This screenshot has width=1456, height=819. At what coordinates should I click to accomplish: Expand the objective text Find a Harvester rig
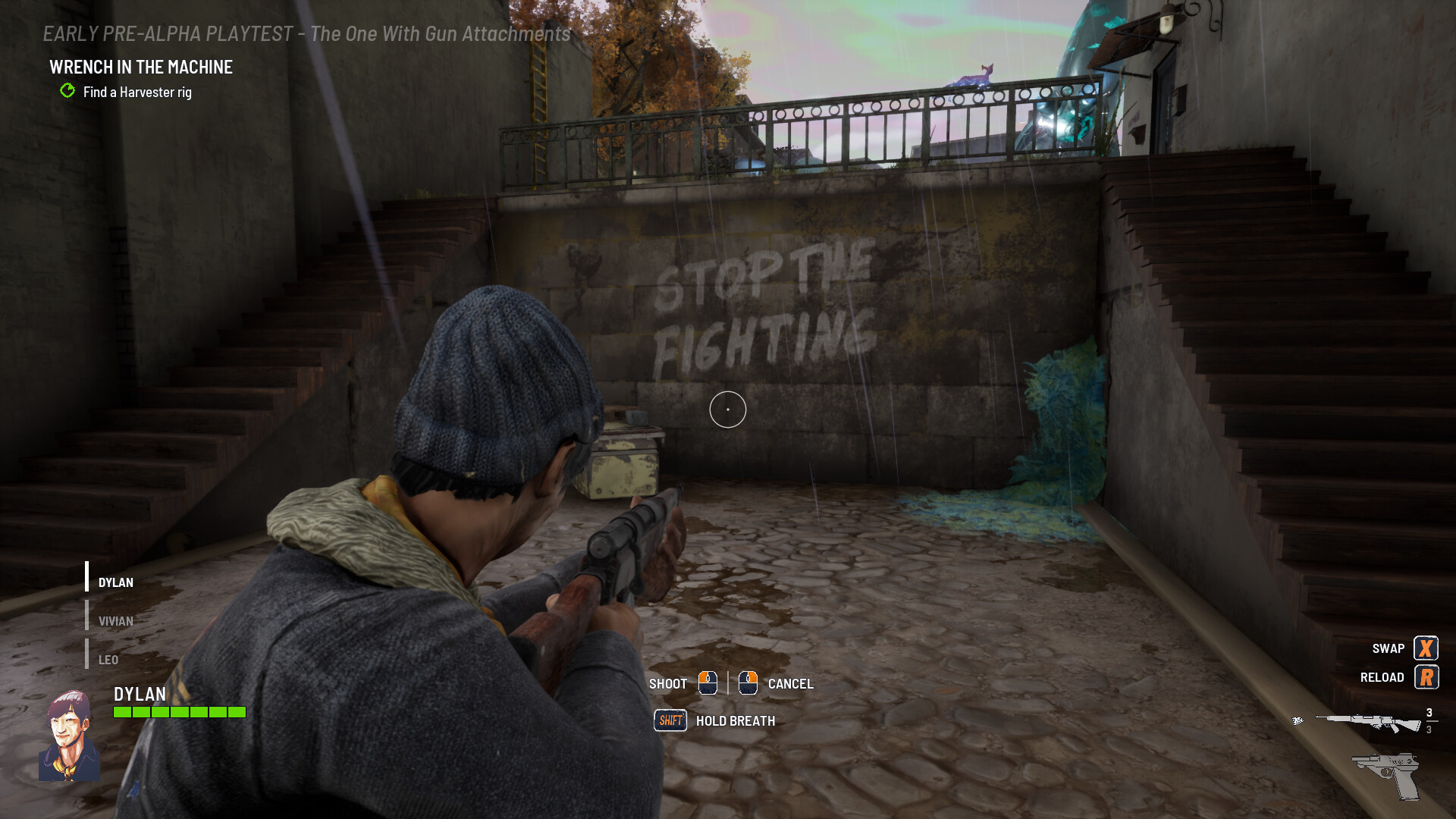point(137,92)
